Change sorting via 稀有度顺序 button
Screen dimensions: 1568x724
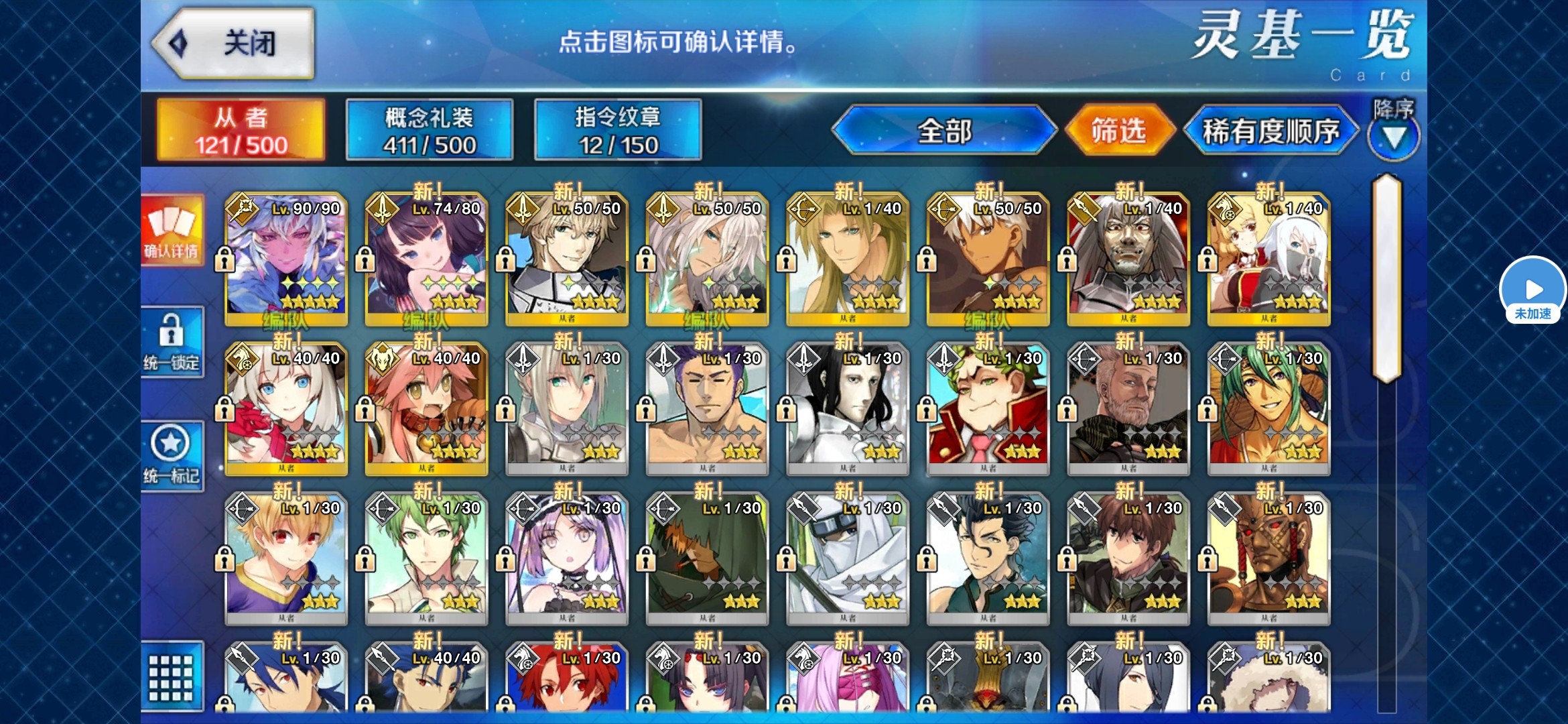[x=1270, y=131]
